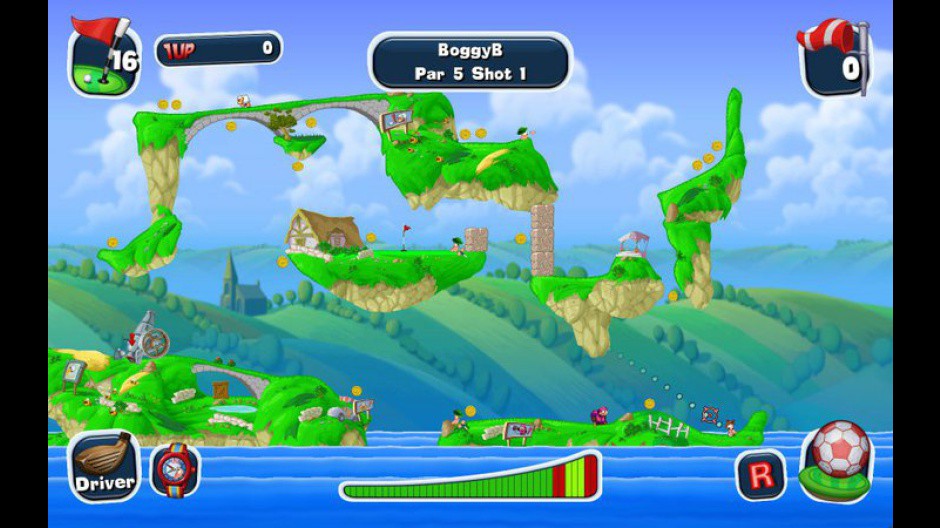Tap the wristwatch icon
Viewport: 940px width, 528px height.
click(x=175, y=469)
